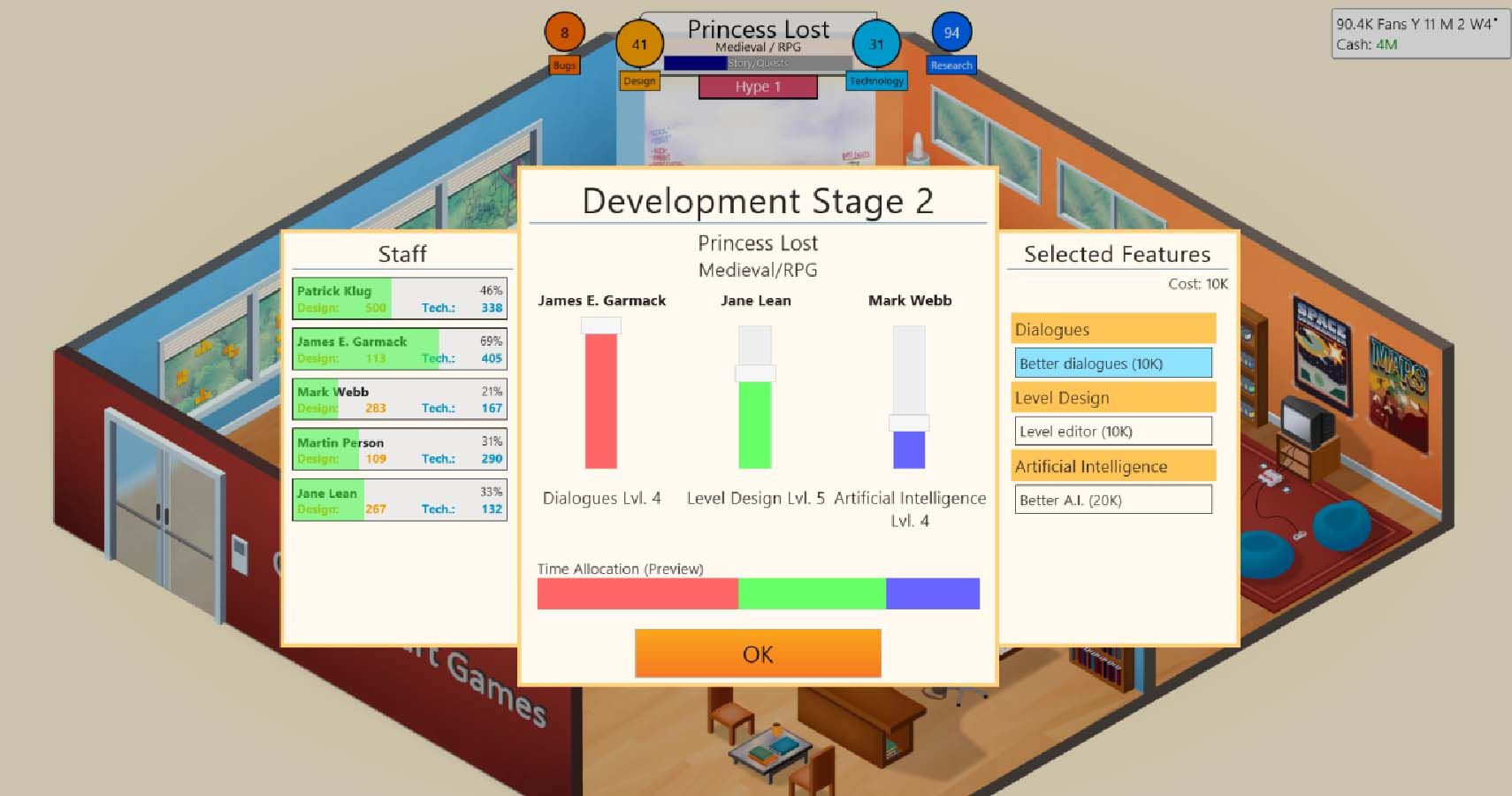Click the fans counter showing 90.4K

click(1373, 24)
